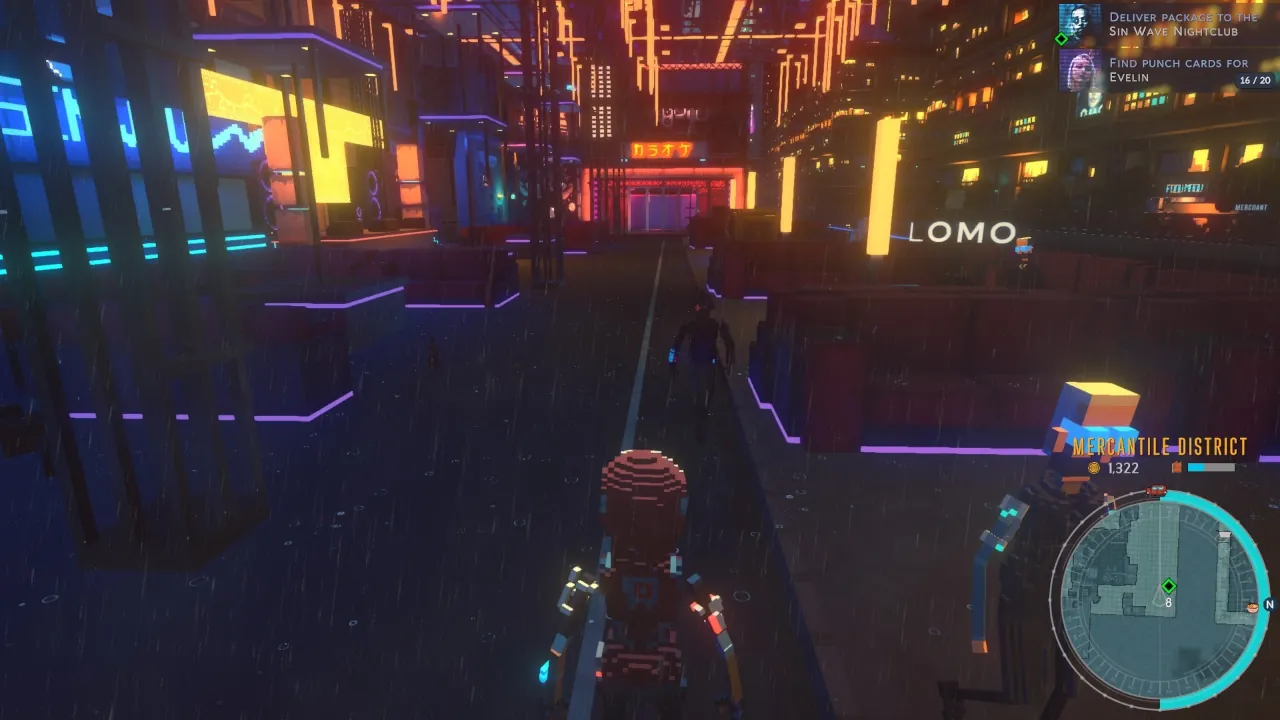Click Evelin's purple portrait in the tracker
The image size is (1280, 720).
click(x=1079, y=70)
